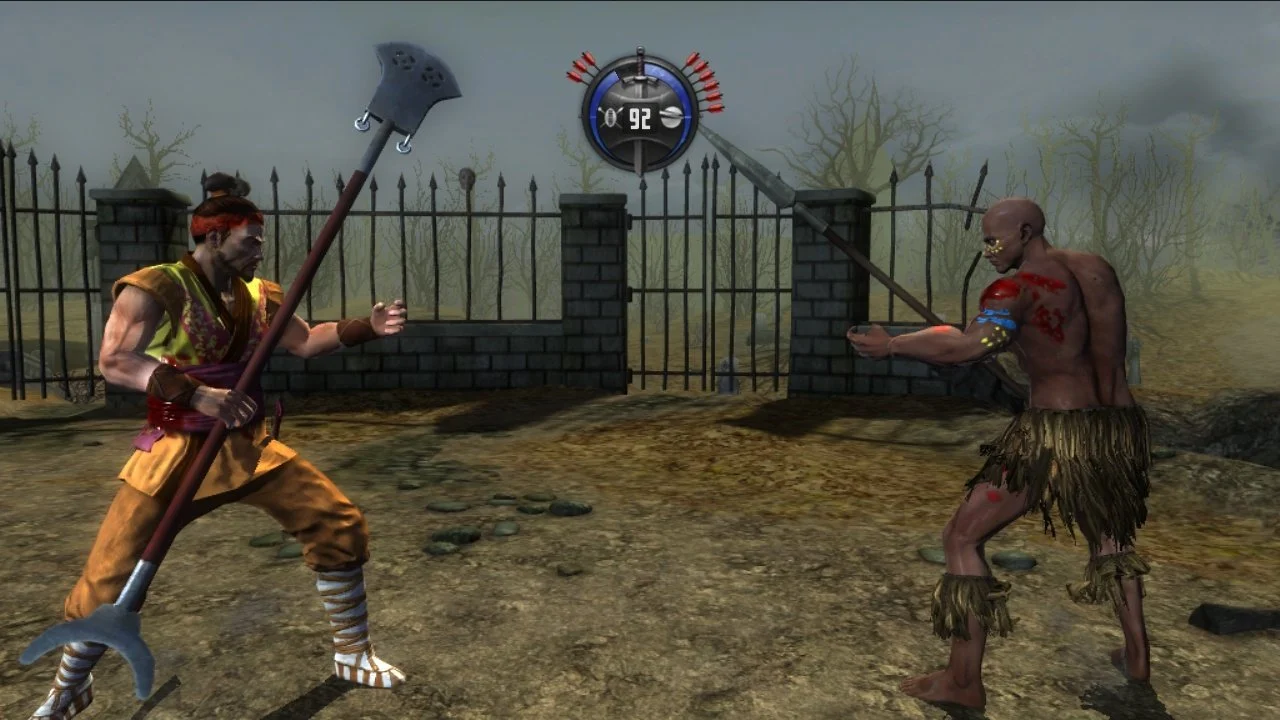Click the sword hilt above the medallion
1280x720 pixels.
click(x=640, y=51)
